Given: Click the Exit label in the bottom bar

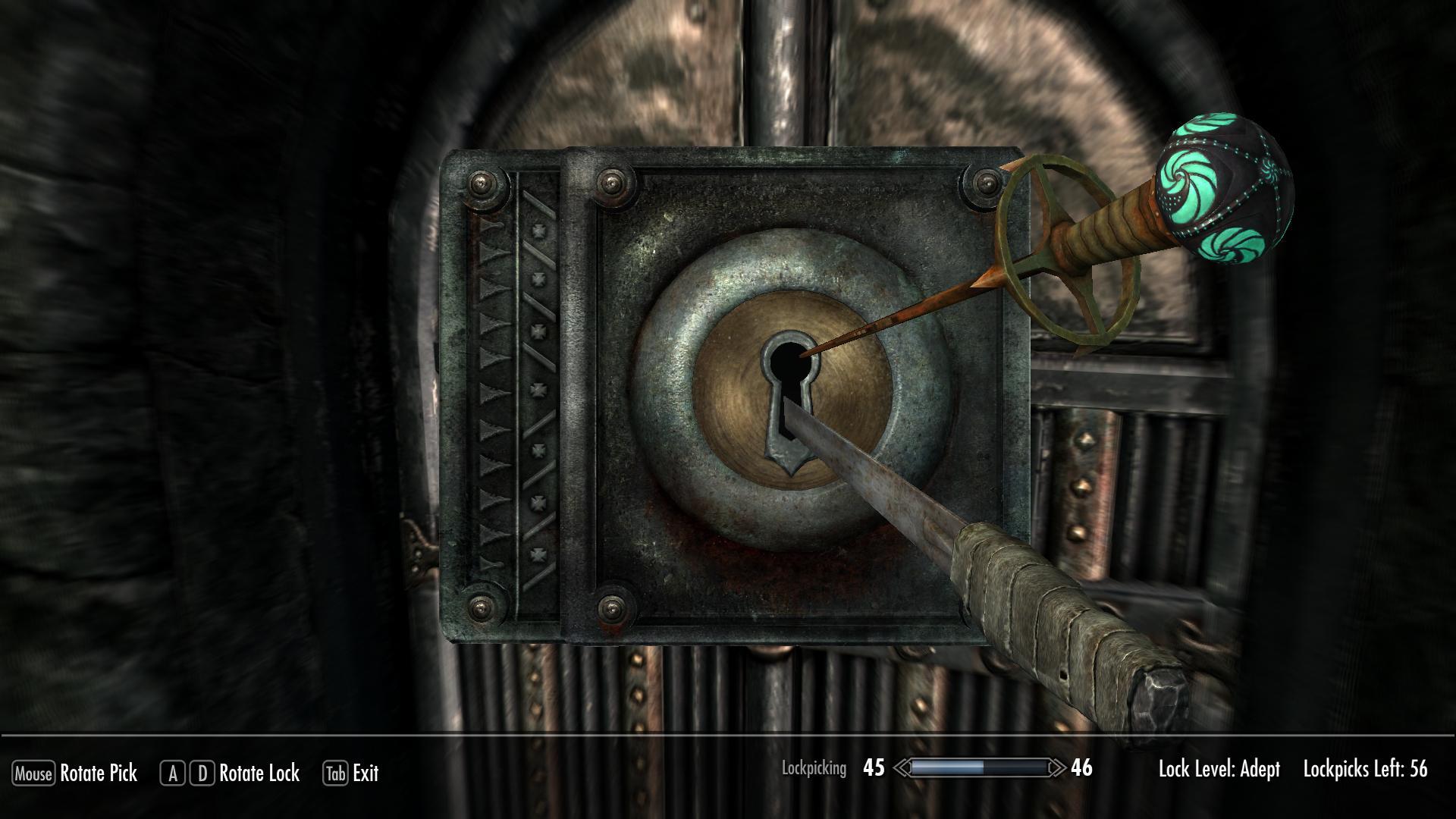Looking at the screenshot, I should coord(364,774).
